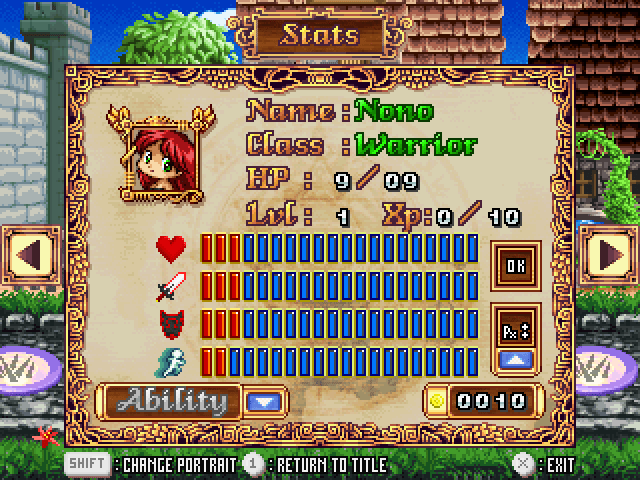This screenshot has width=640, height=480.
Task: Click the blue up-arrow button under point counter
Action: coord(516,358)
